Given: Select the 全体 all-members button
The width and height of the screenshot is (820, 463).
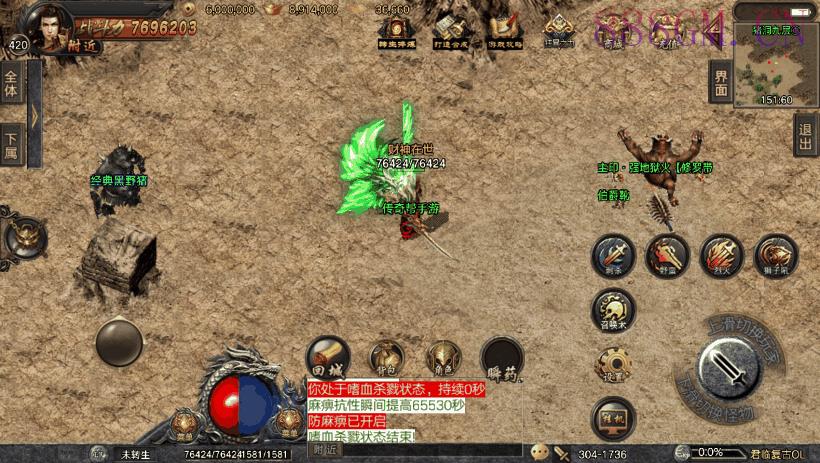Looking at the screenshot, I should pos(12,86).
